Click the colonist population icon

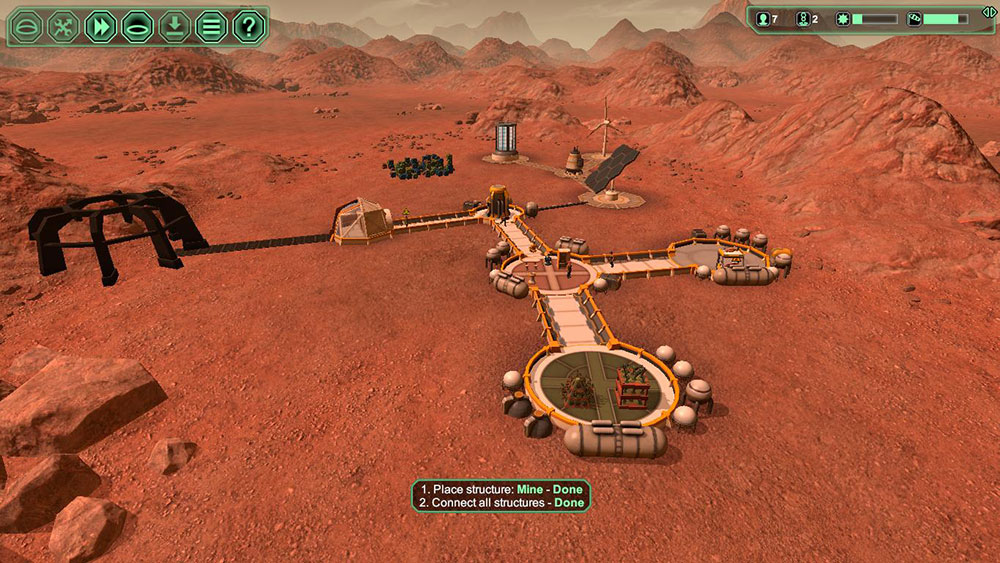coord(763,19)
